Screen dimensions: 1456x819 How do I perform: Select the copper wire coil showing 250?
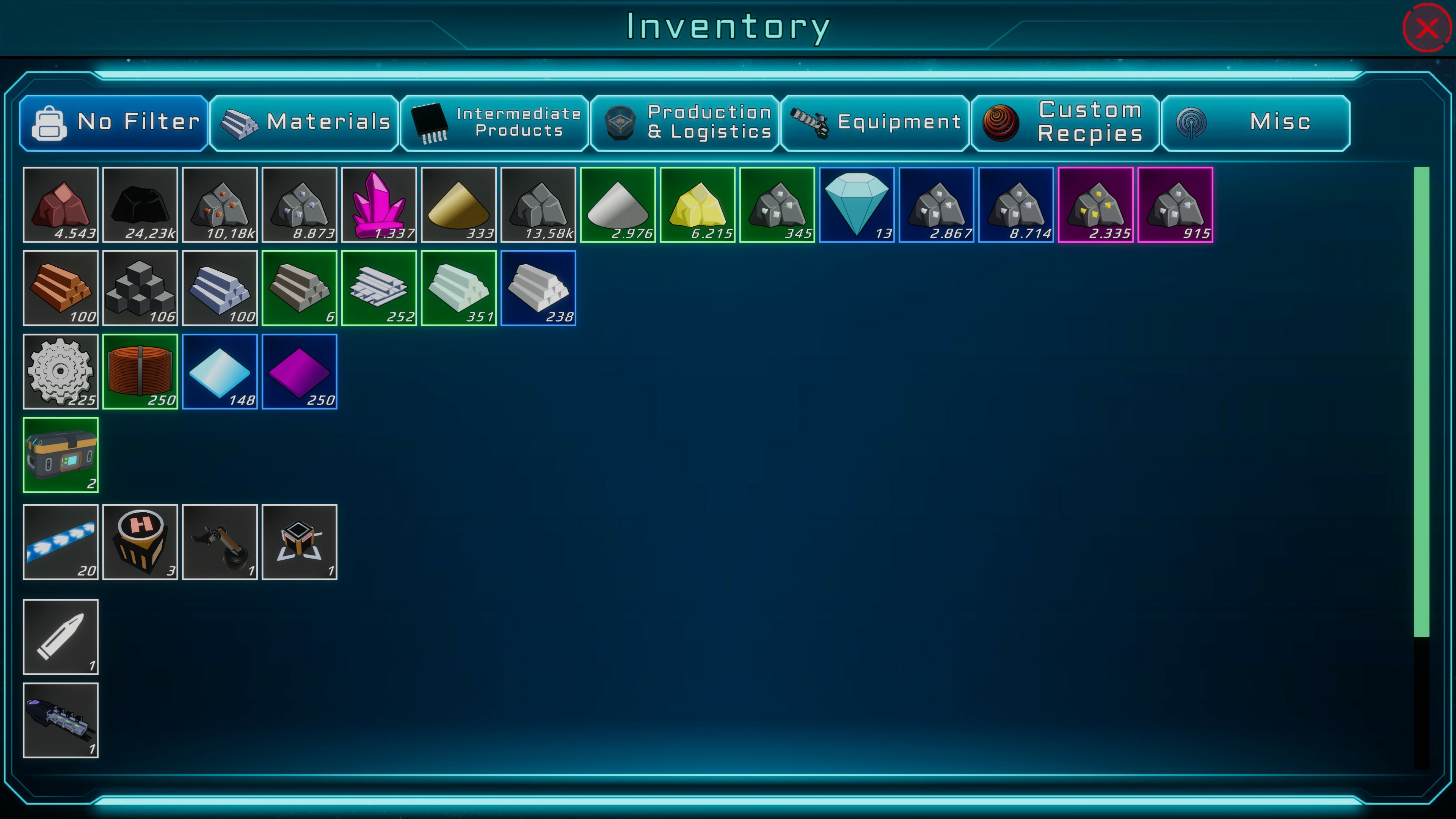click(141, 372)
